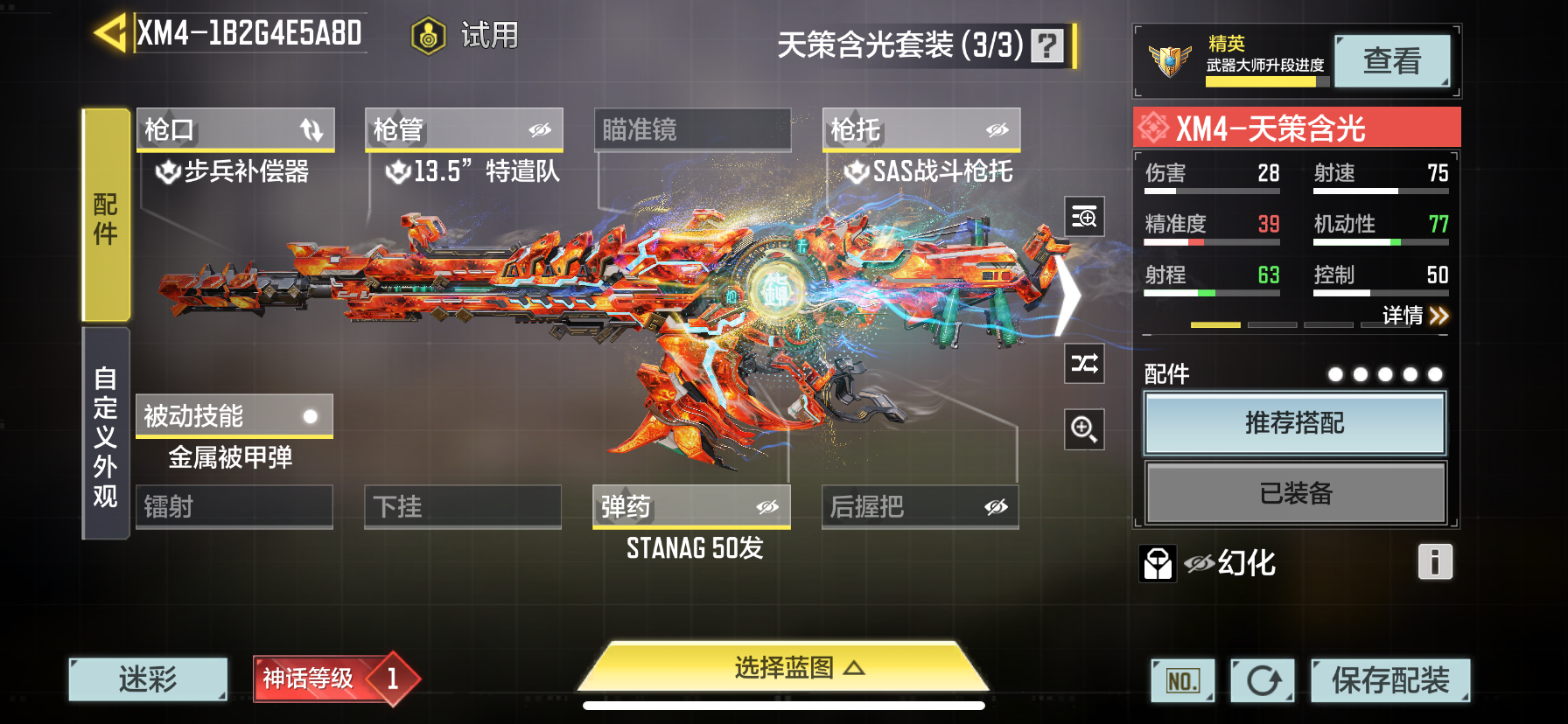Expand the 选择蓝图 blueprint selector

click(784, 668)
